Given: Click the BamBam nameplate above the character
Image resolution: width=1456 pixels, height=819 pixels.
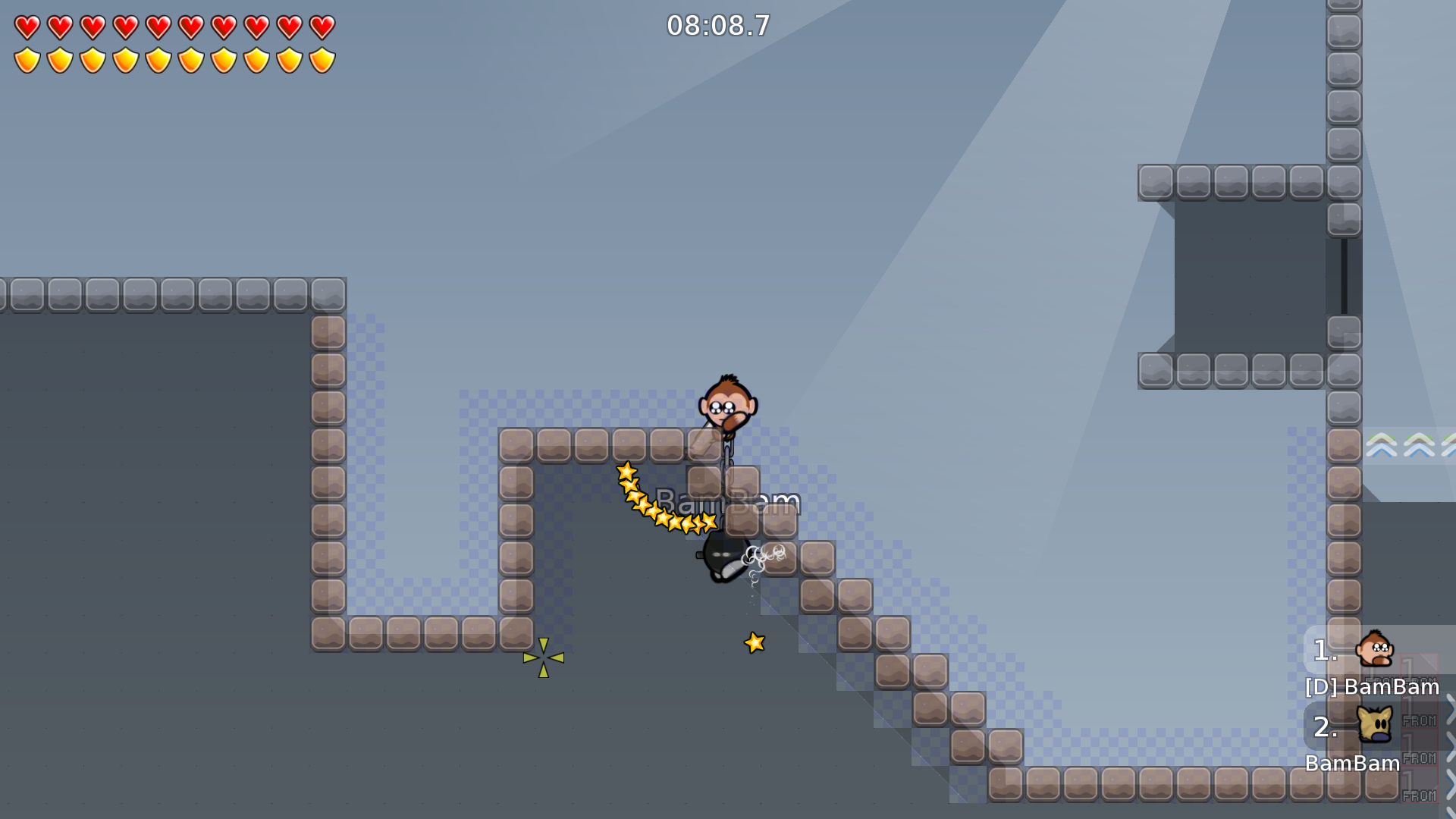Looking at the screenshot, I should pyautogui.click(x=726, y=501).
